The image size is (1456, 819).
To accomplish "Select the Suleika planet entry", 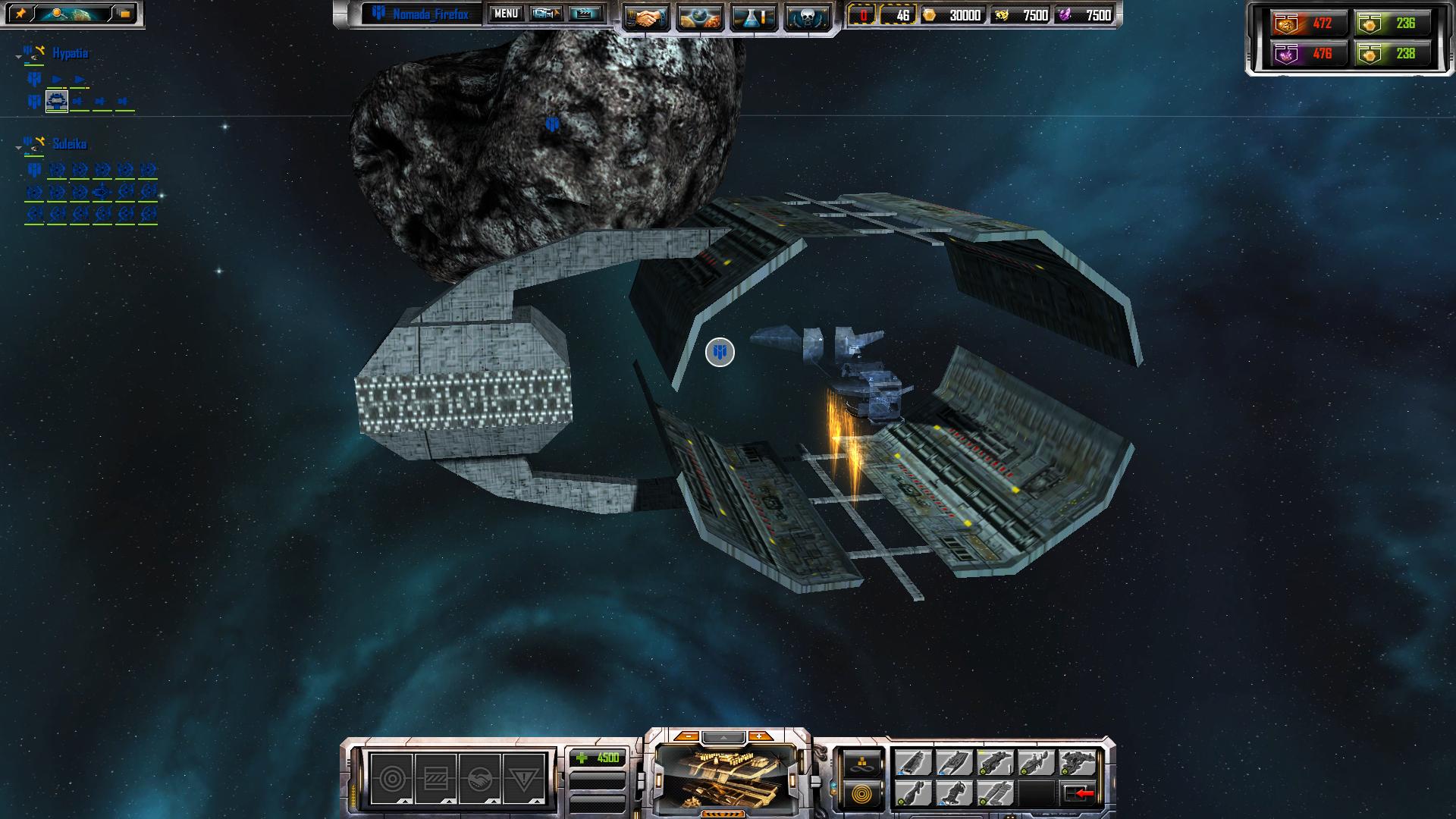I will [69, 143].
